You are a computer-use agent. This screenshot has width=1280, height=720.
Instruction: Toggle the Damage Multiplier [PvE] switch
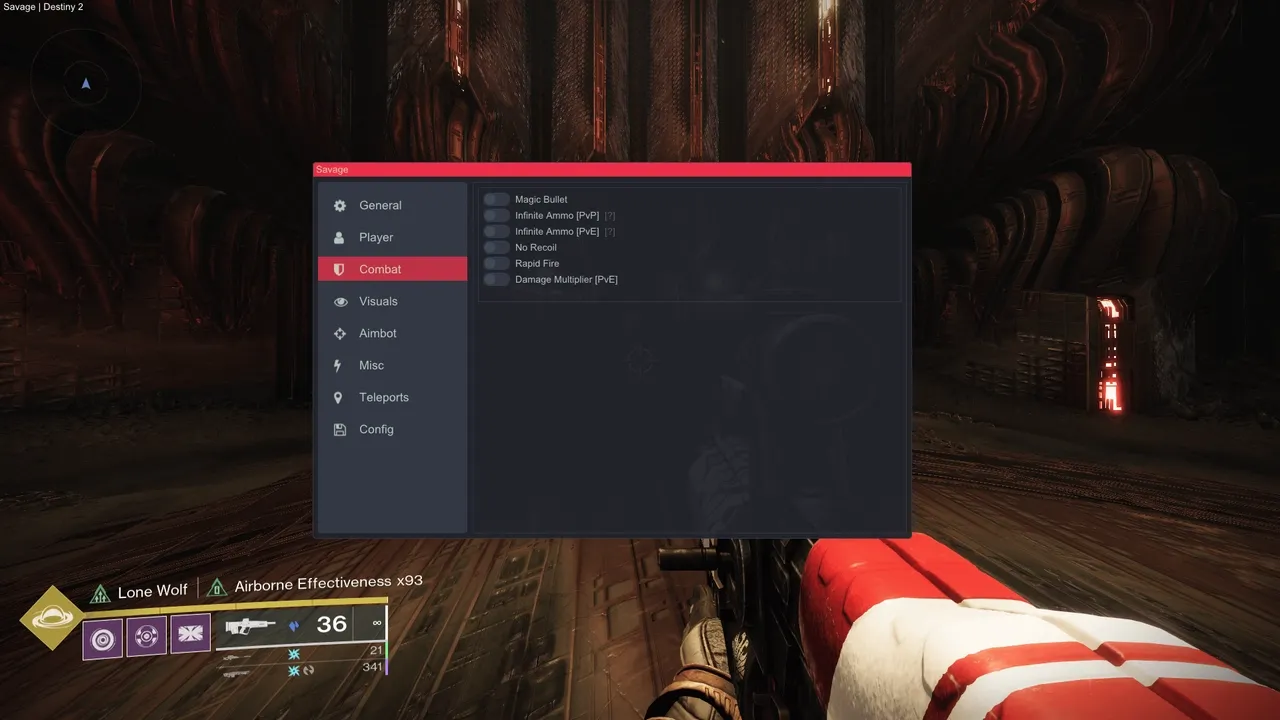point(496,280)
